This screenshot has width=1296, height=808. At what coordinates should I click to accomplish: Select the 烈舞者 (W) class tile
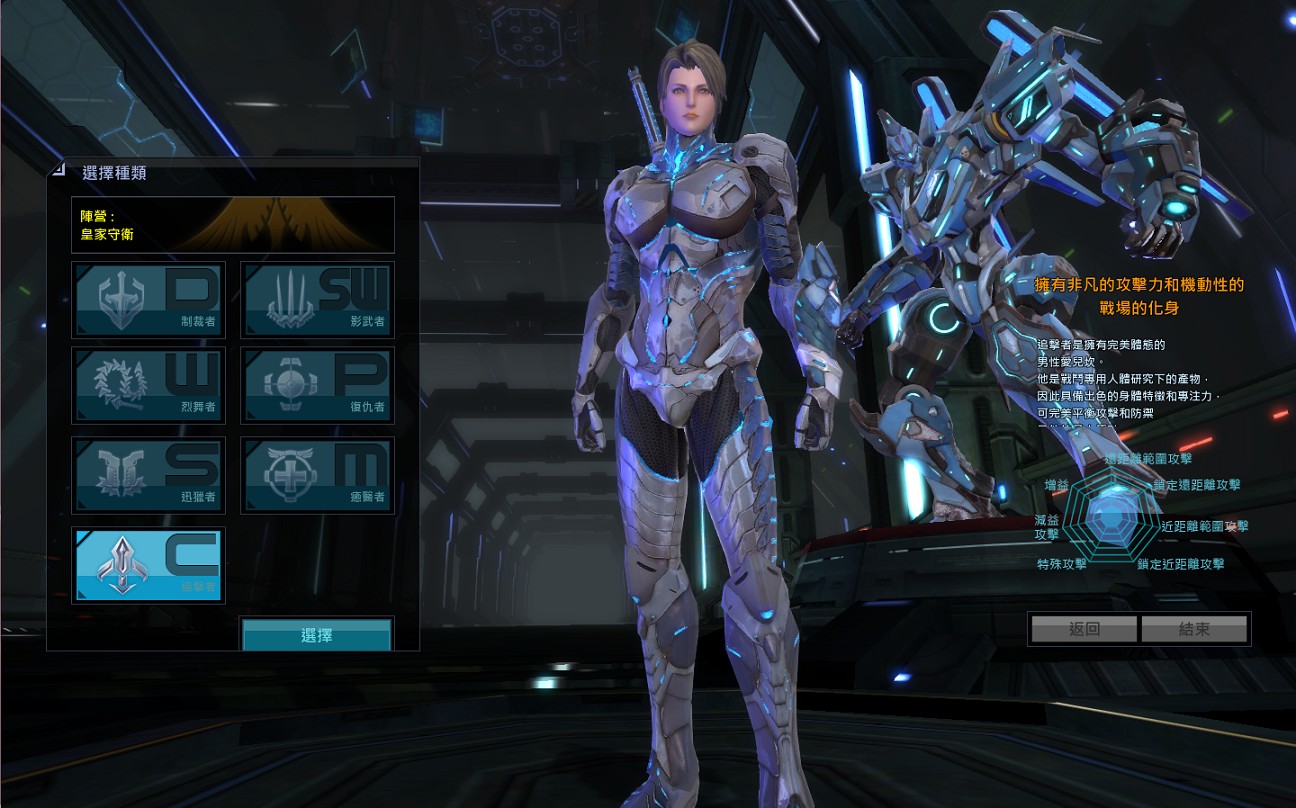click(149, 385)
